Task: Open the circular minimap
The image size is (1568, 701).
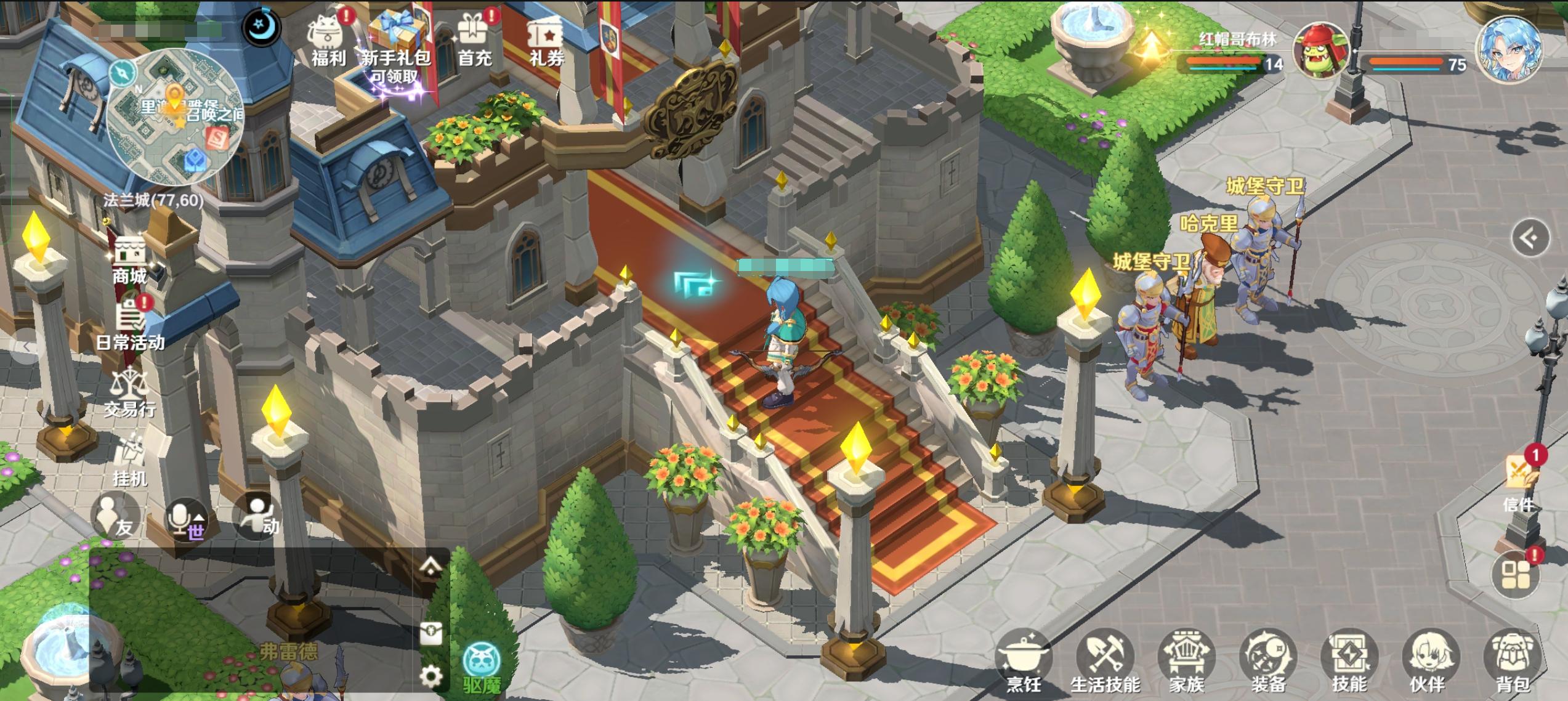Action: point(175,118)
